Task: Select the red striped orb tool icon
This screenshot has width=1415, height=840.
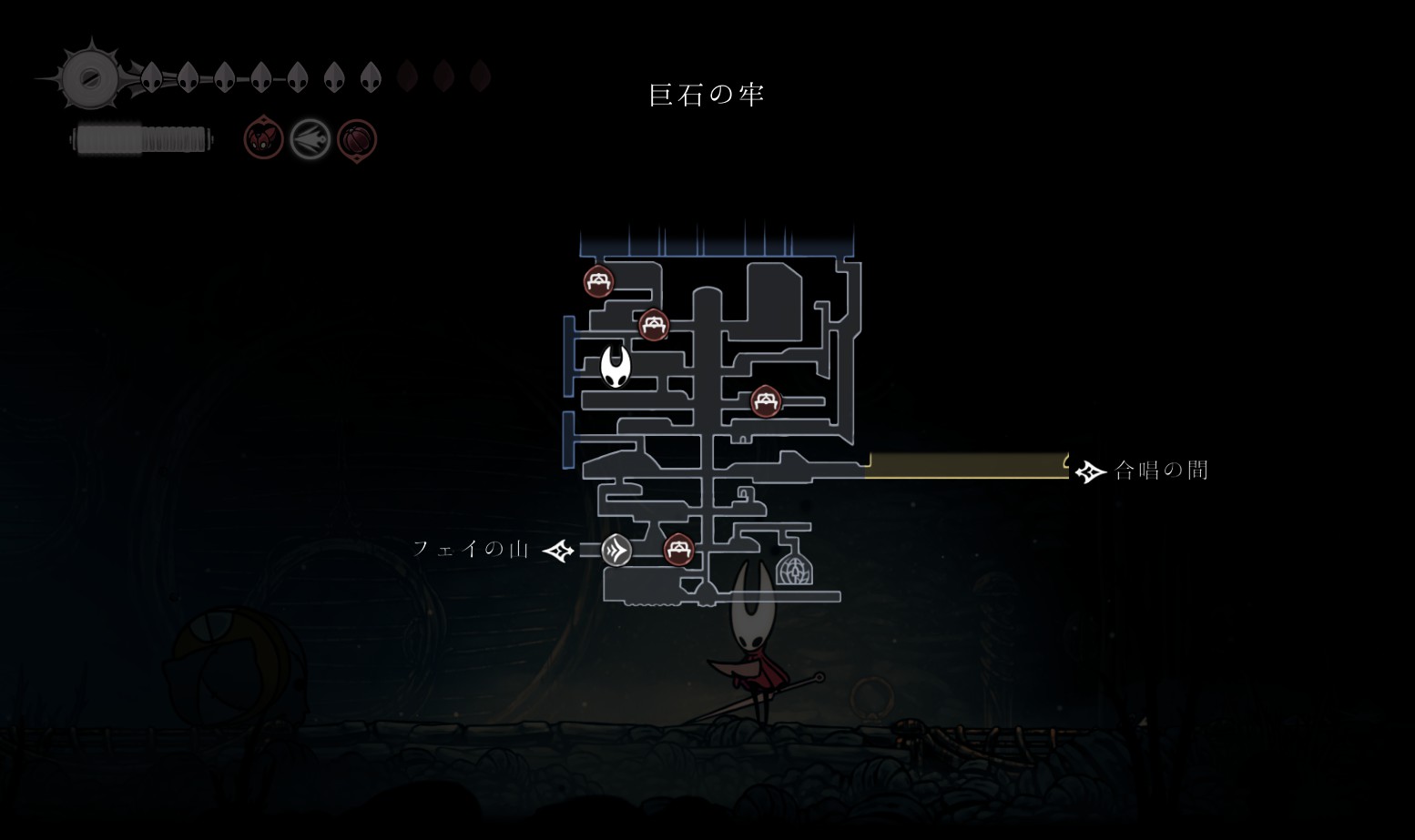Action: pyautogui.click(x=356, y=140)
